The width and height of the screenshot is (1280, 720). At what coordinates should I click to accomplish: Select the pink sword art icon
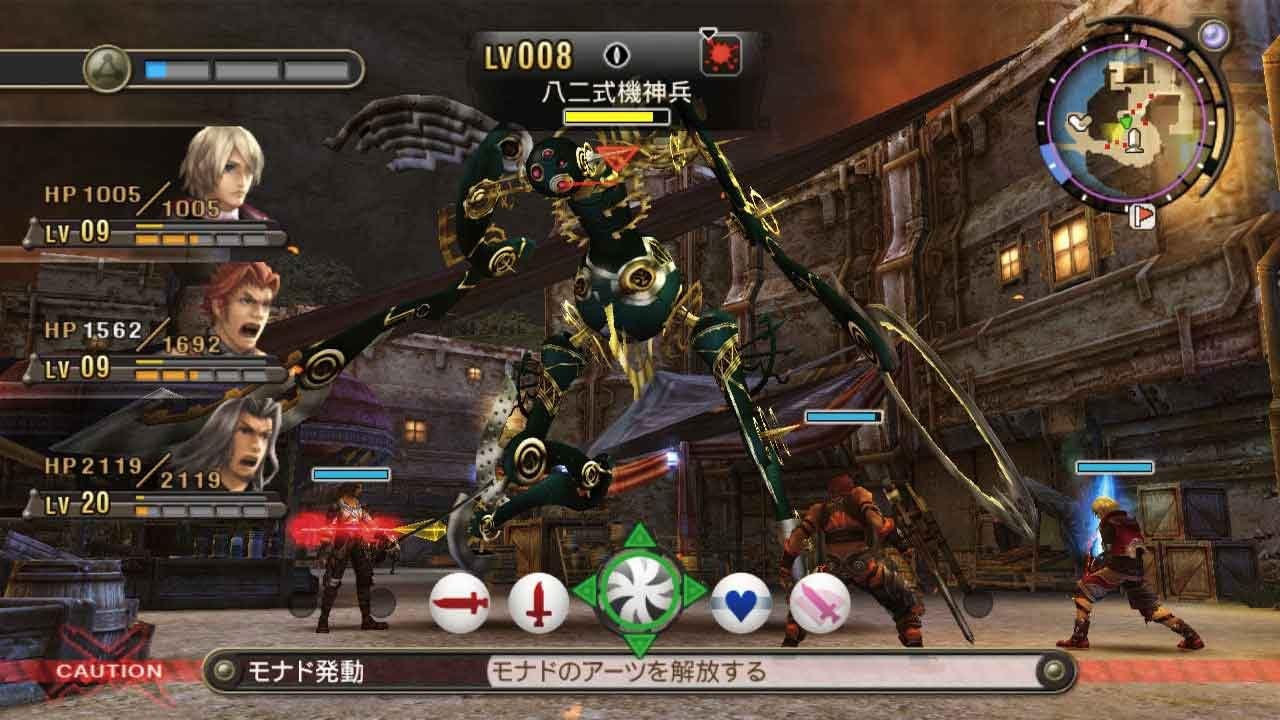(x=820, y=602)
